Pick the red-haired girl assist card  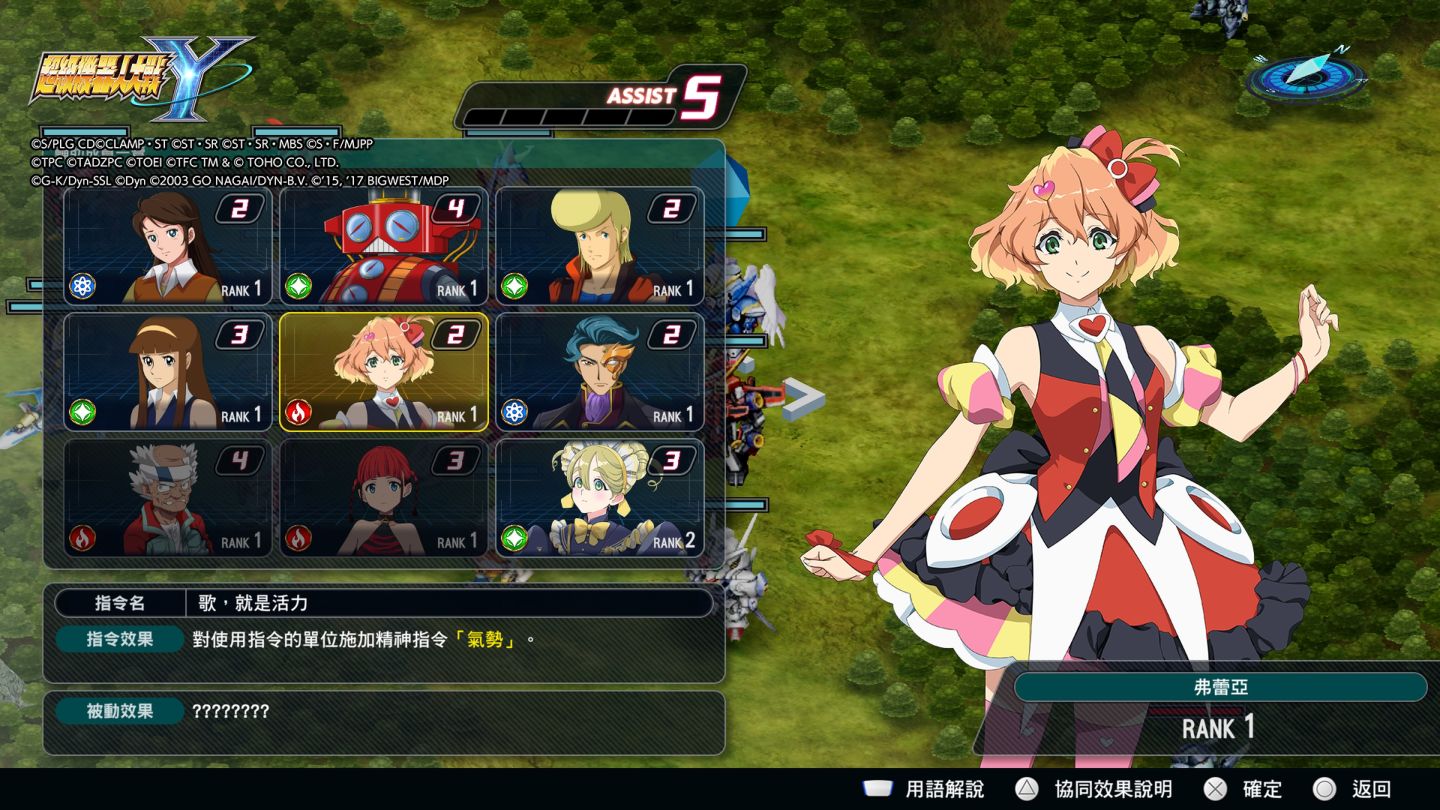point(384,498)
